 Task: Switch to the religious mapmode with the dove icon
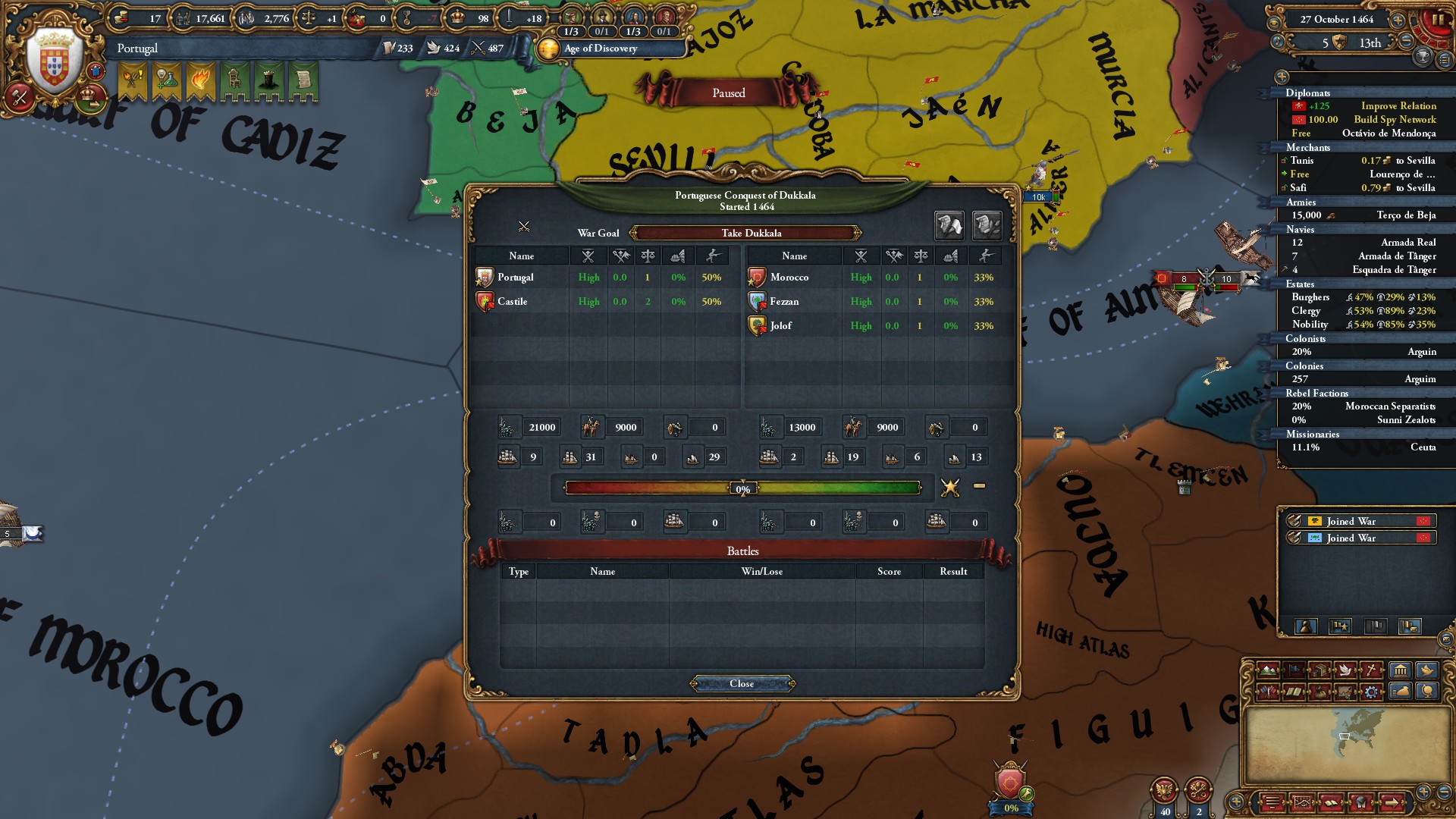(x=1345, y=670)
